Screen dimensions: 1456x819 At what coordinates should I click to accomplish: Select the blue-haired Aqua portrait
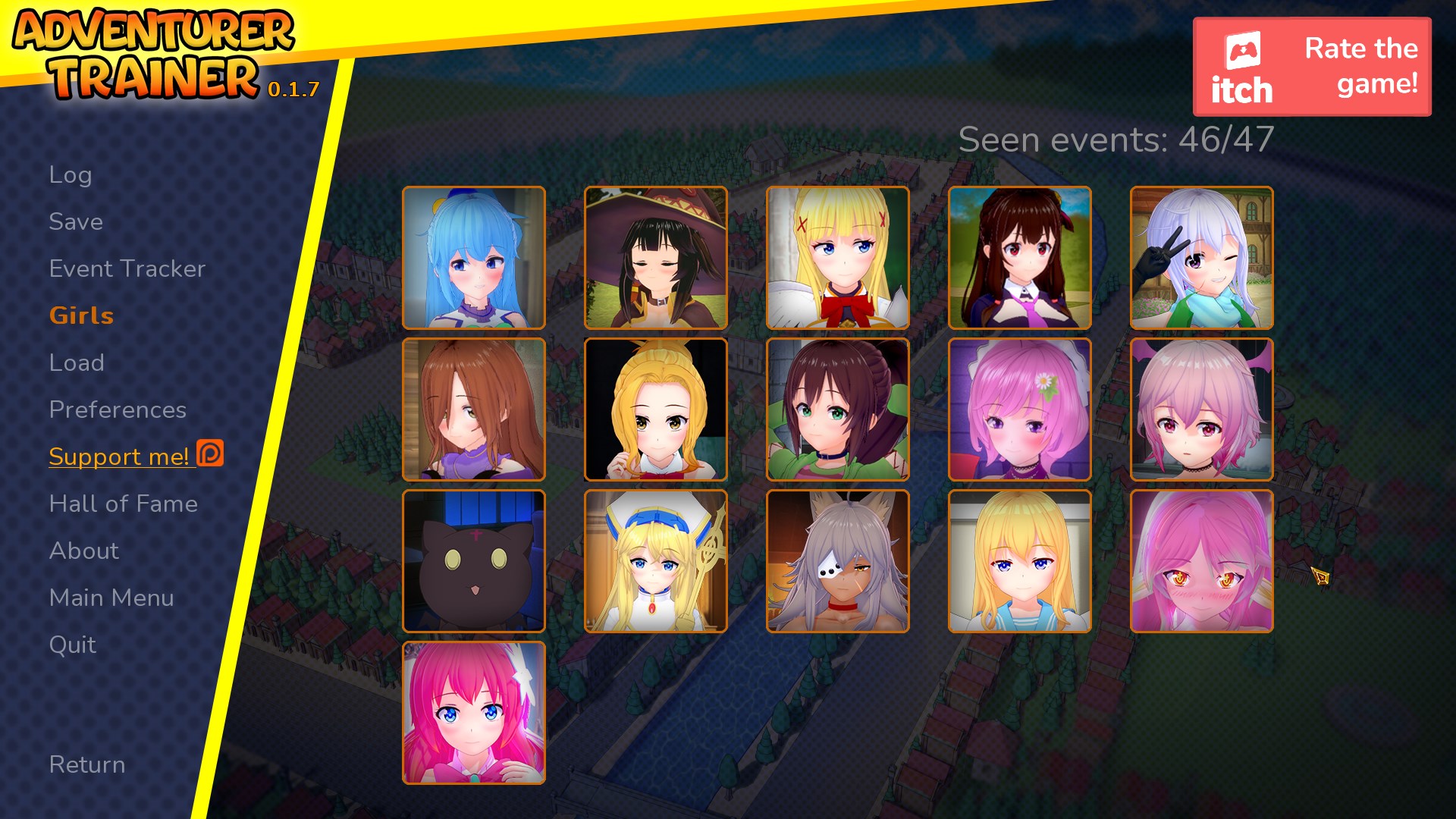[x=474, y=259]
